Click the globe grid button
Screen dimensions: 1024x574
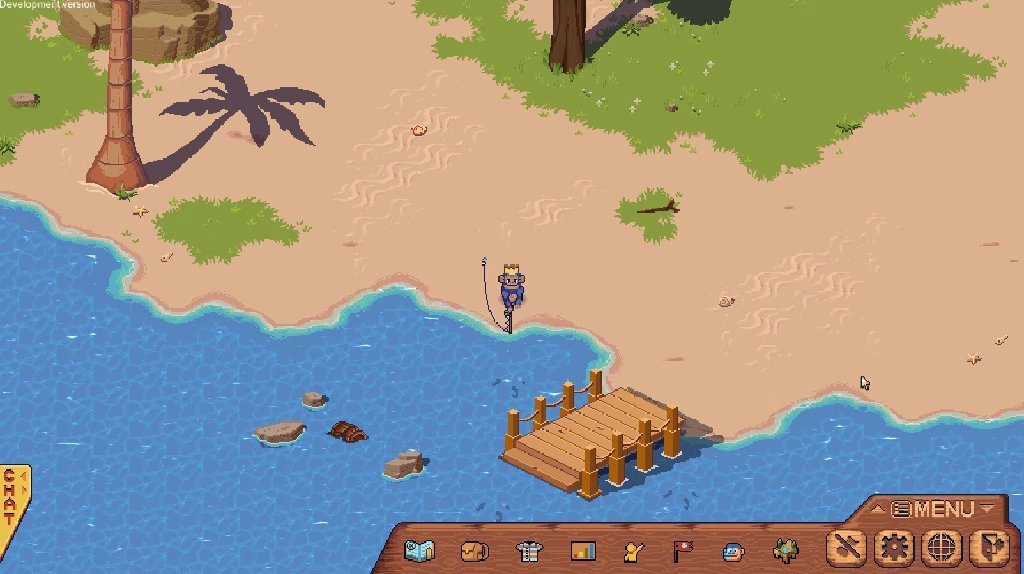tap(940, 548)
